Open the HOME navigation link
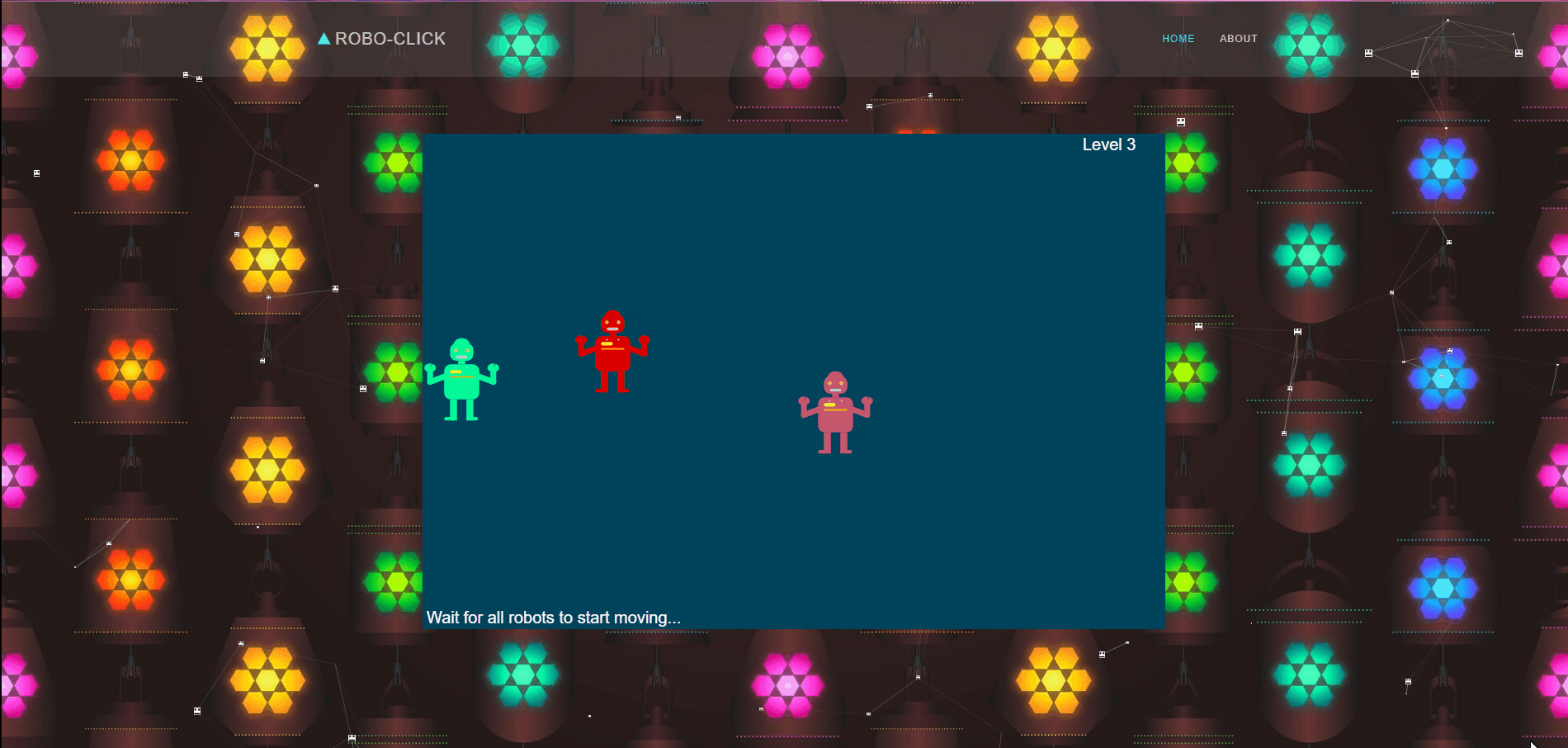 (1178, 38)
